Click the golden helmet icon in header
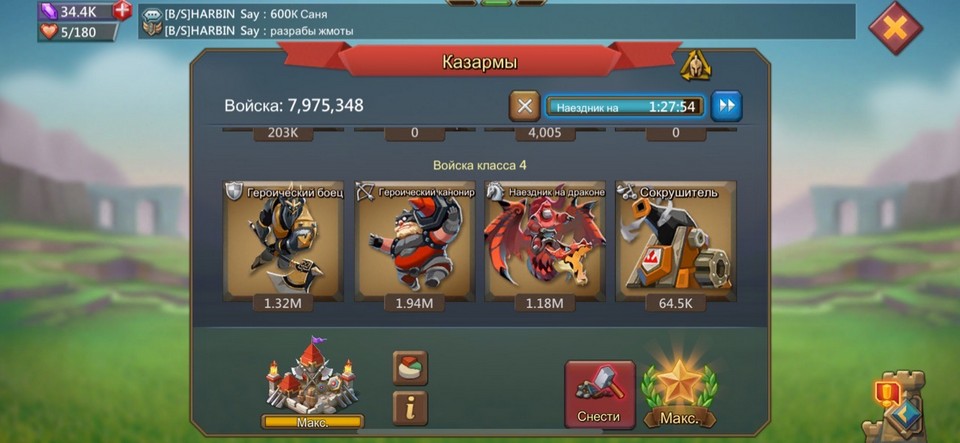The image size is (960, 443). click(695, 65)
